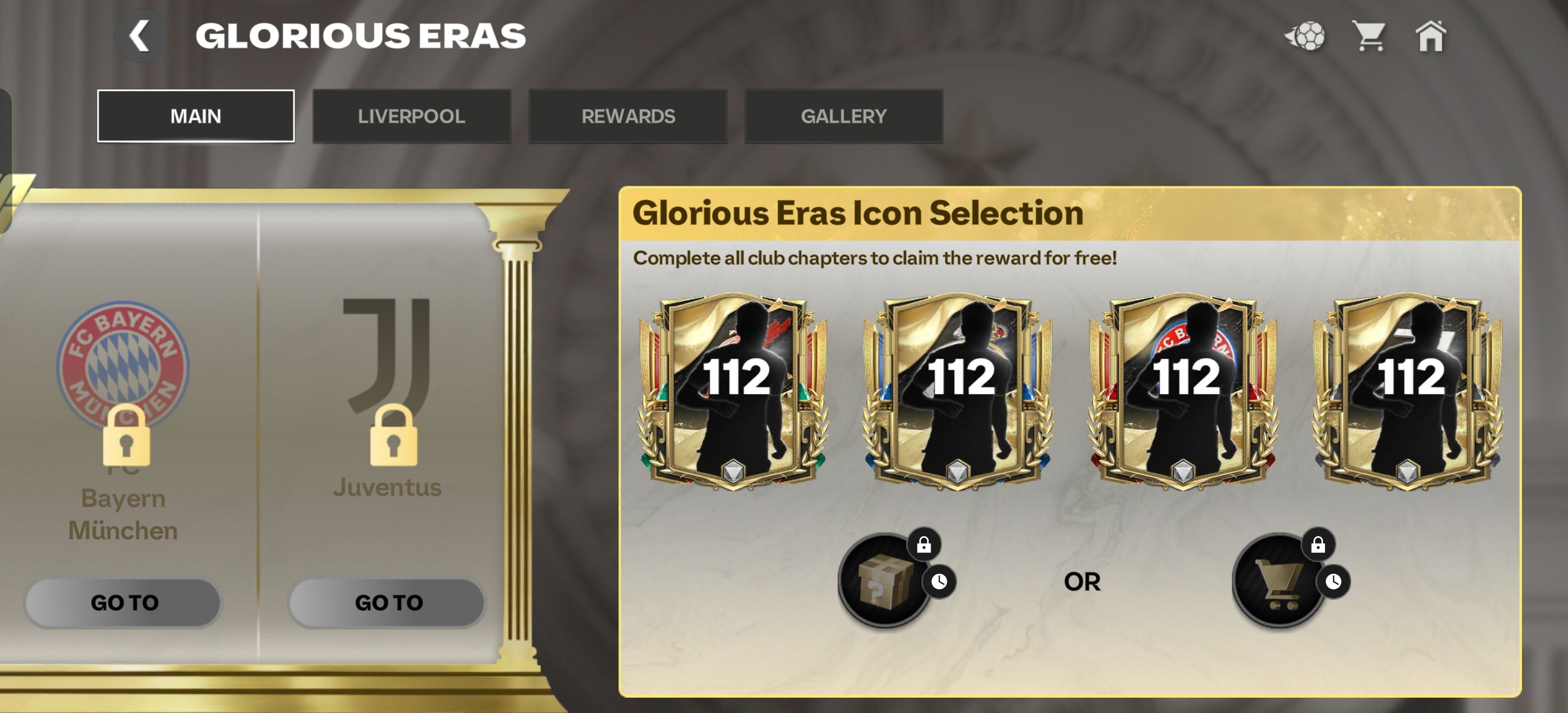Select the first 112 Icon player card
Screen dimensions: 1568x713
point(732,396)
